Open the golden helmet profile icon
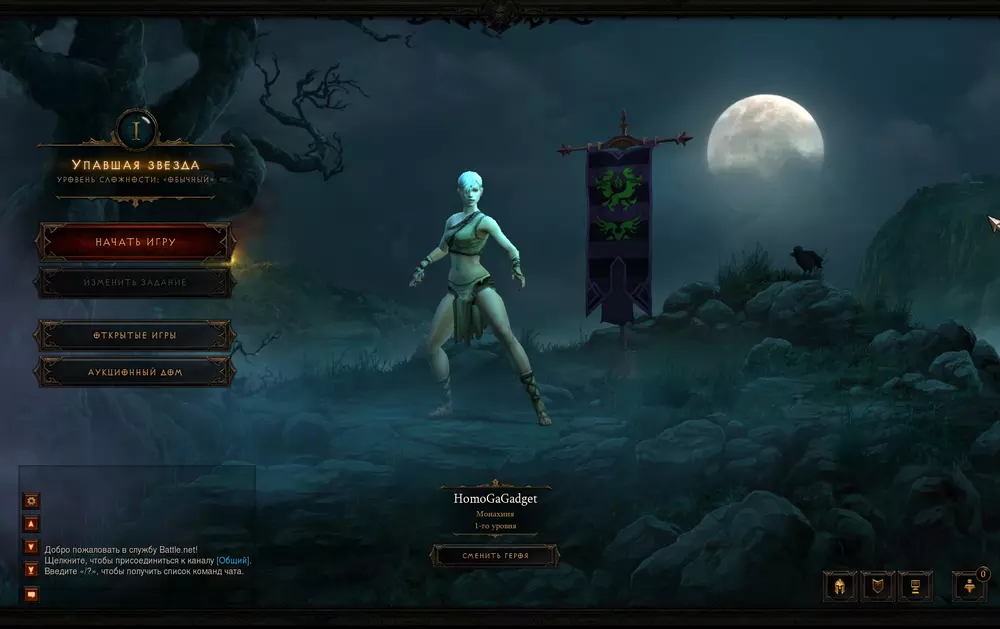1000x629 pixels. click(x=839, y=586)
